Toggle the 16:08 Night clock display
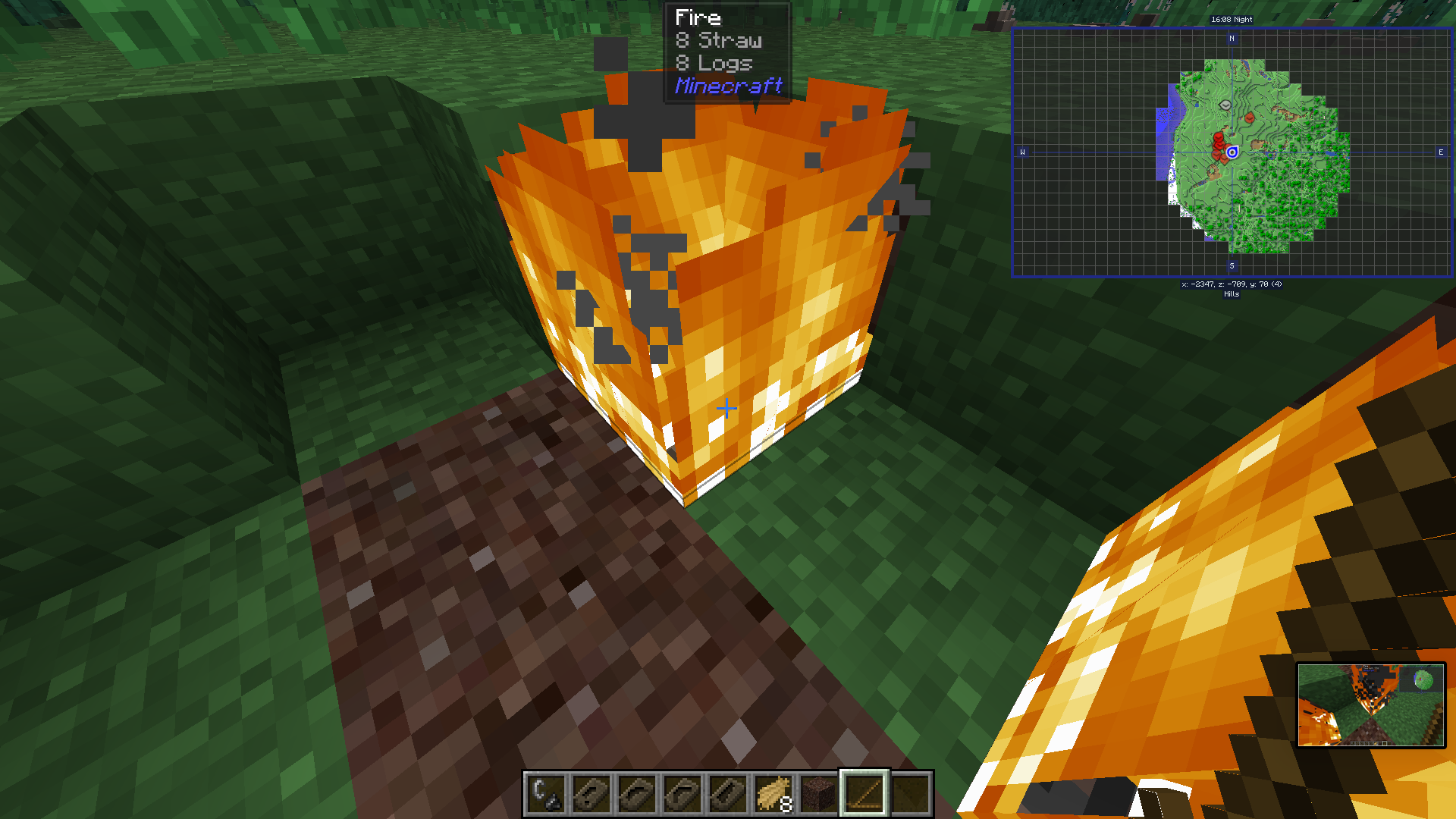 [x=1232, y=19]
